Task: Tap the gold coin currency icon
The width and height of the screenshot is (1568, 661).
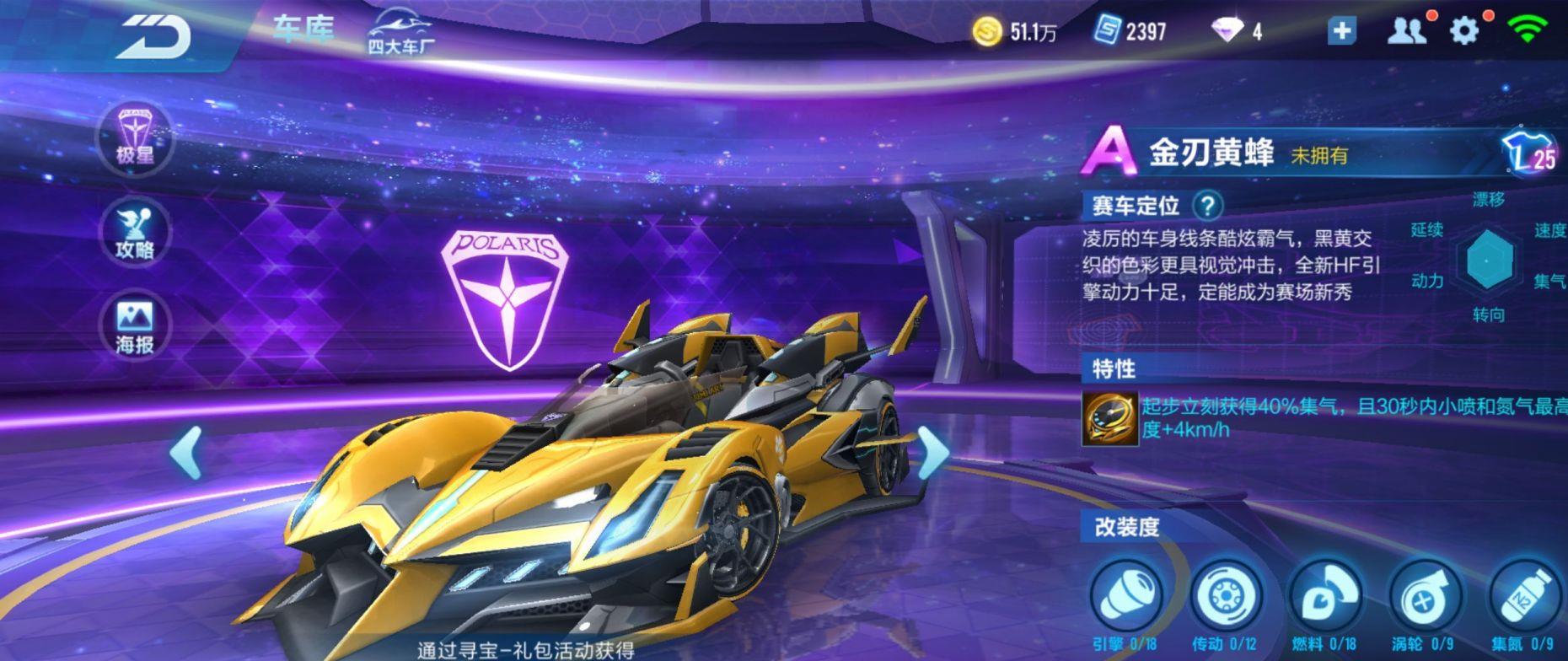Action: click(987, 32)
